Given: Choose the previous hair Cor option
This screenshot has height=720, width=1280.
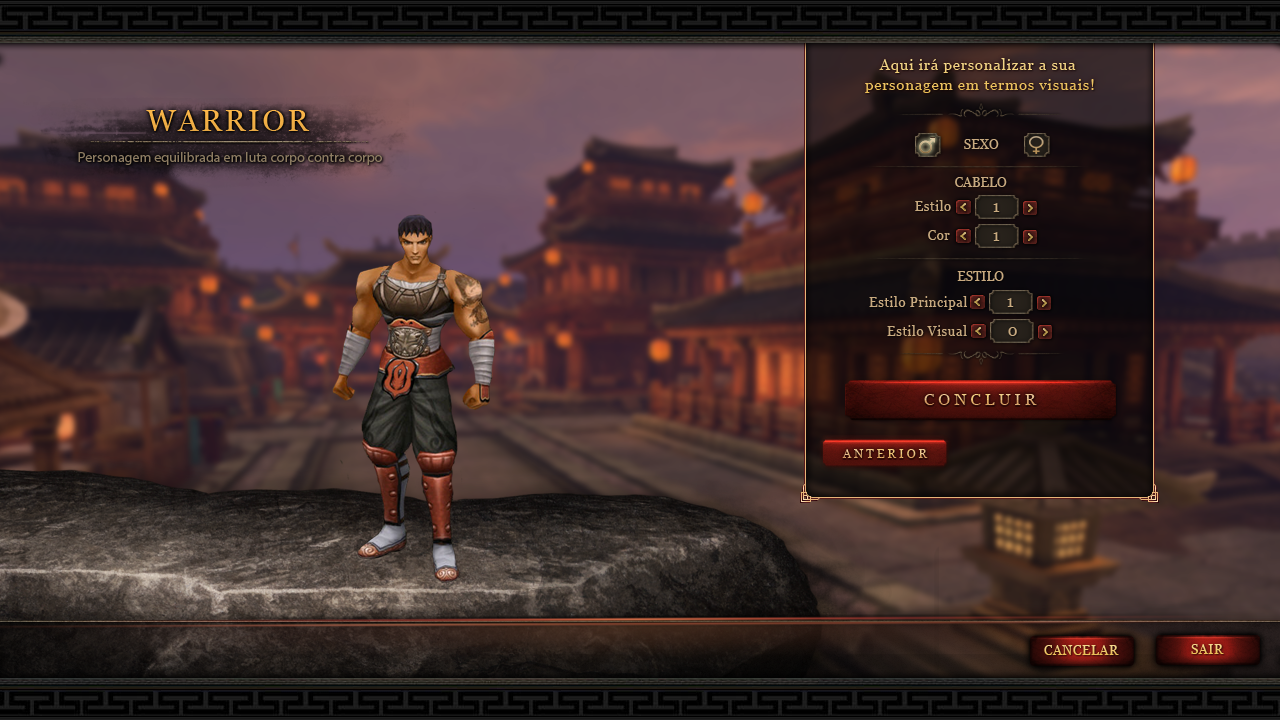Looking at the screenshot, I should coord(963,236).
